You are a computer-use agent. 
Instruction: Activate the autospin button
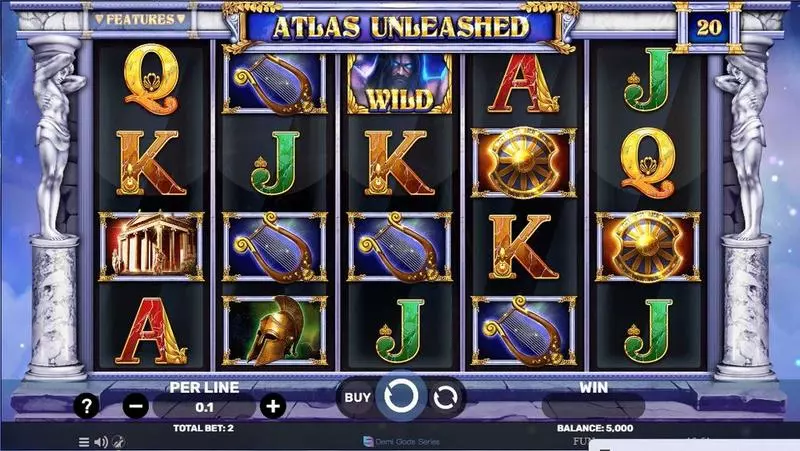[x=446, y=397]
